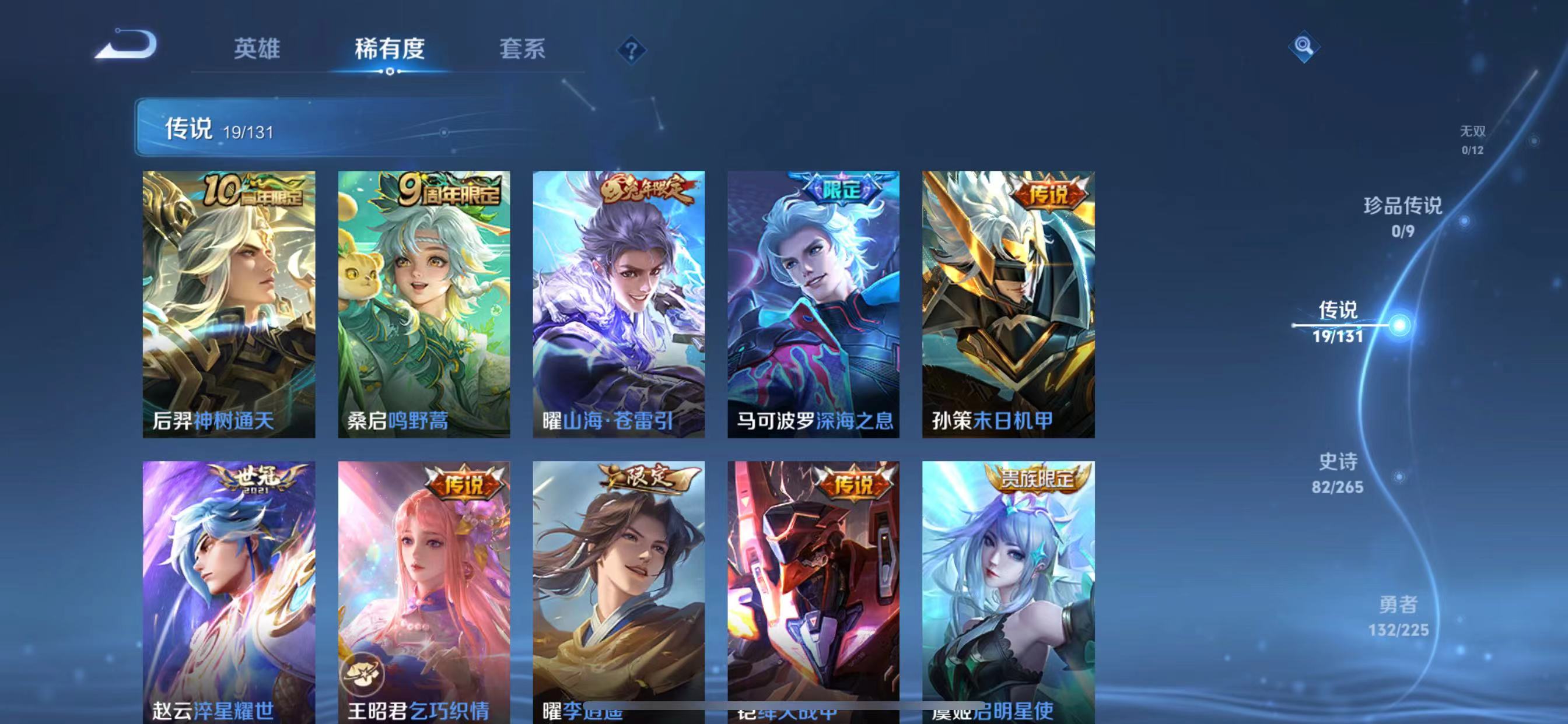Switch to the 英雄 tab

pyautogui.click(x=255, y=51)
